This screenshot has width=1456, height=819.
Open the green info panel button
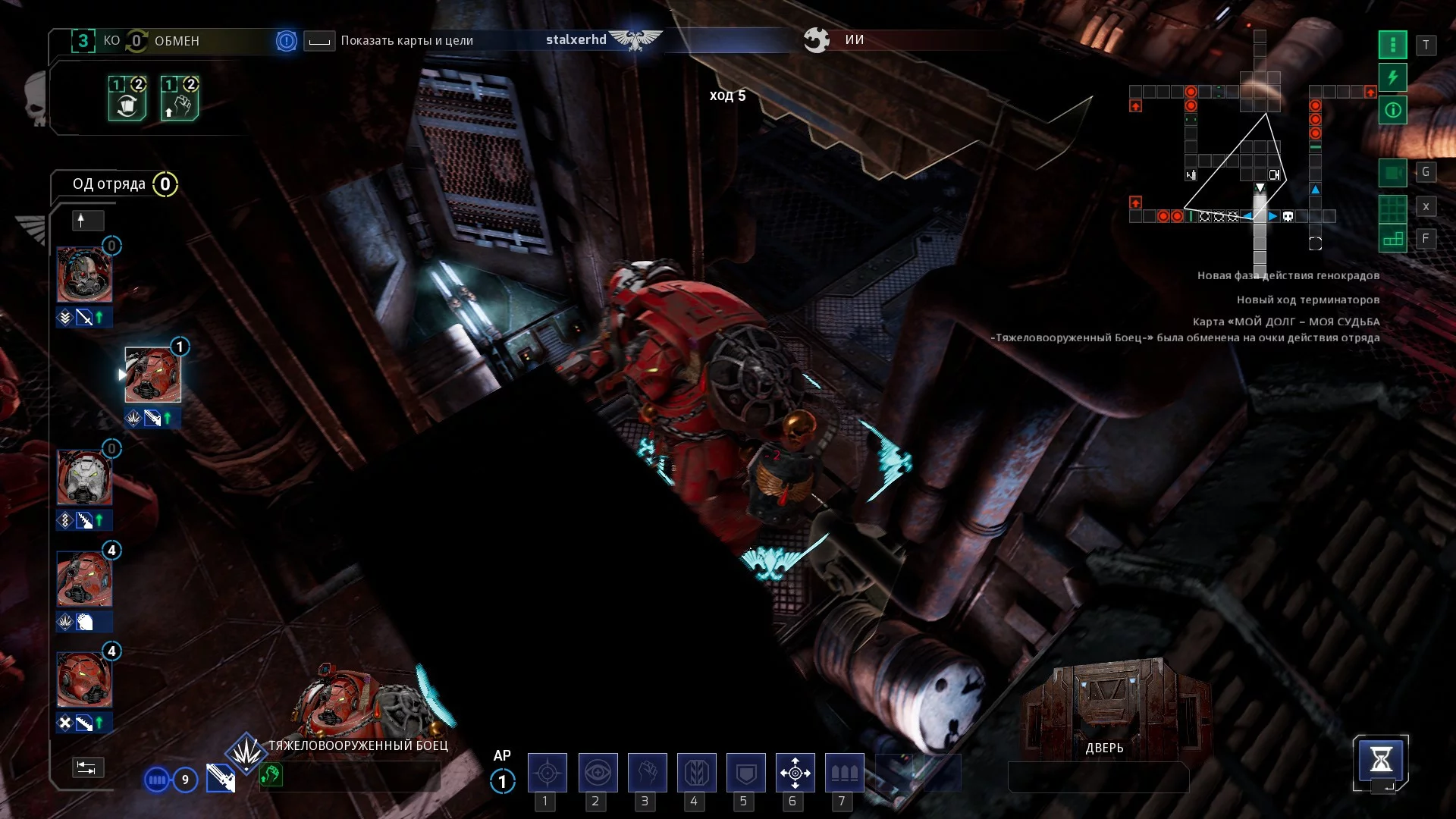coord(1392,111)
